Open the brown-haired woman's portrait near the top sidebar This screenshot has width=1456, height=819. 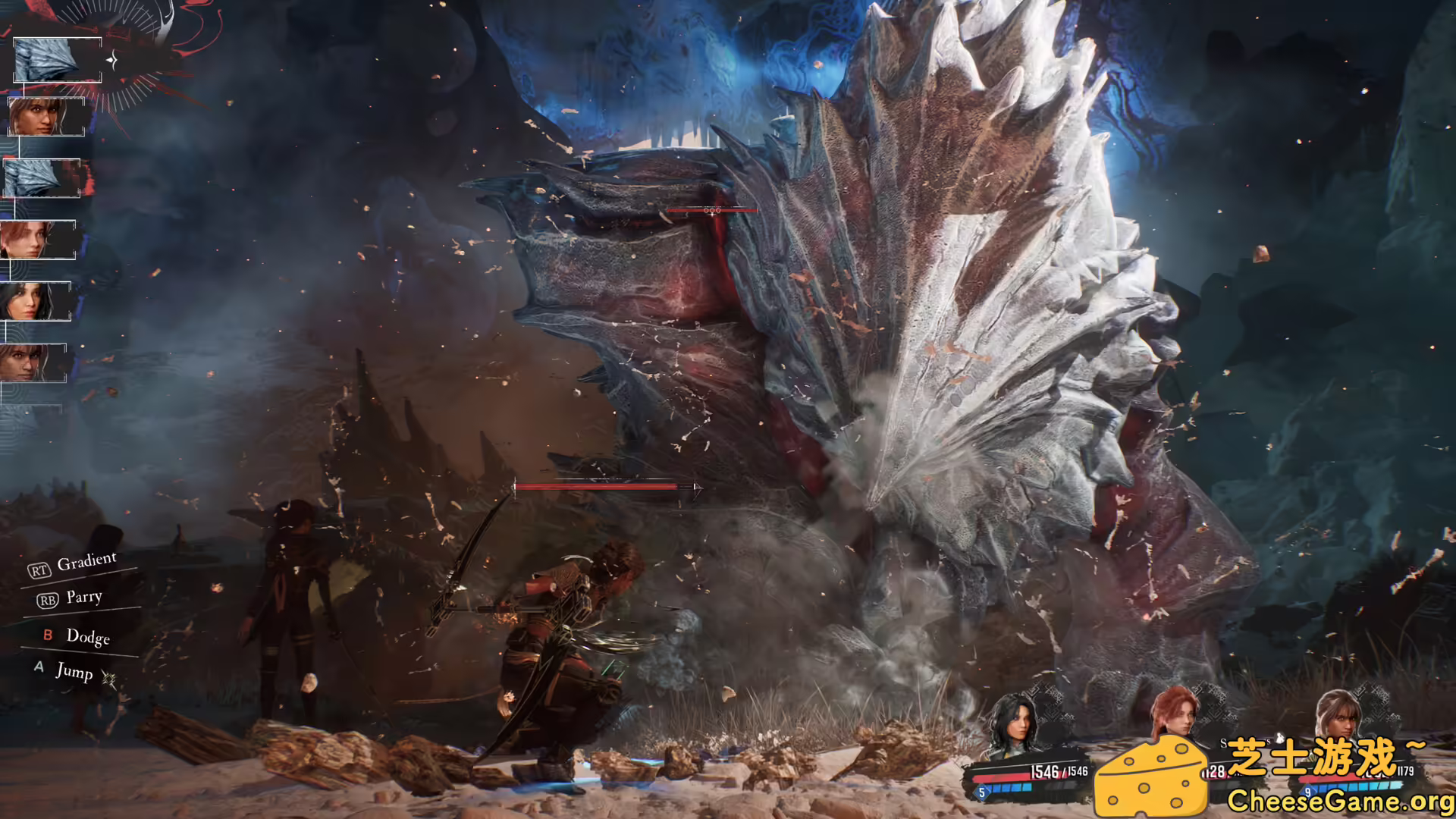(x=44, y=118)
